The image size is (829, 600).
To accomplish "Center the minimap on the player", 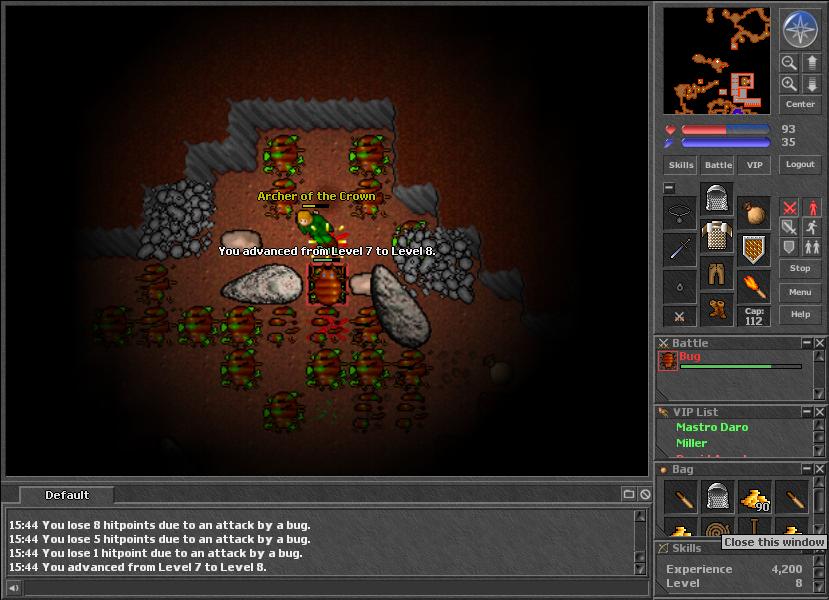I will click(x=800, y=104).
